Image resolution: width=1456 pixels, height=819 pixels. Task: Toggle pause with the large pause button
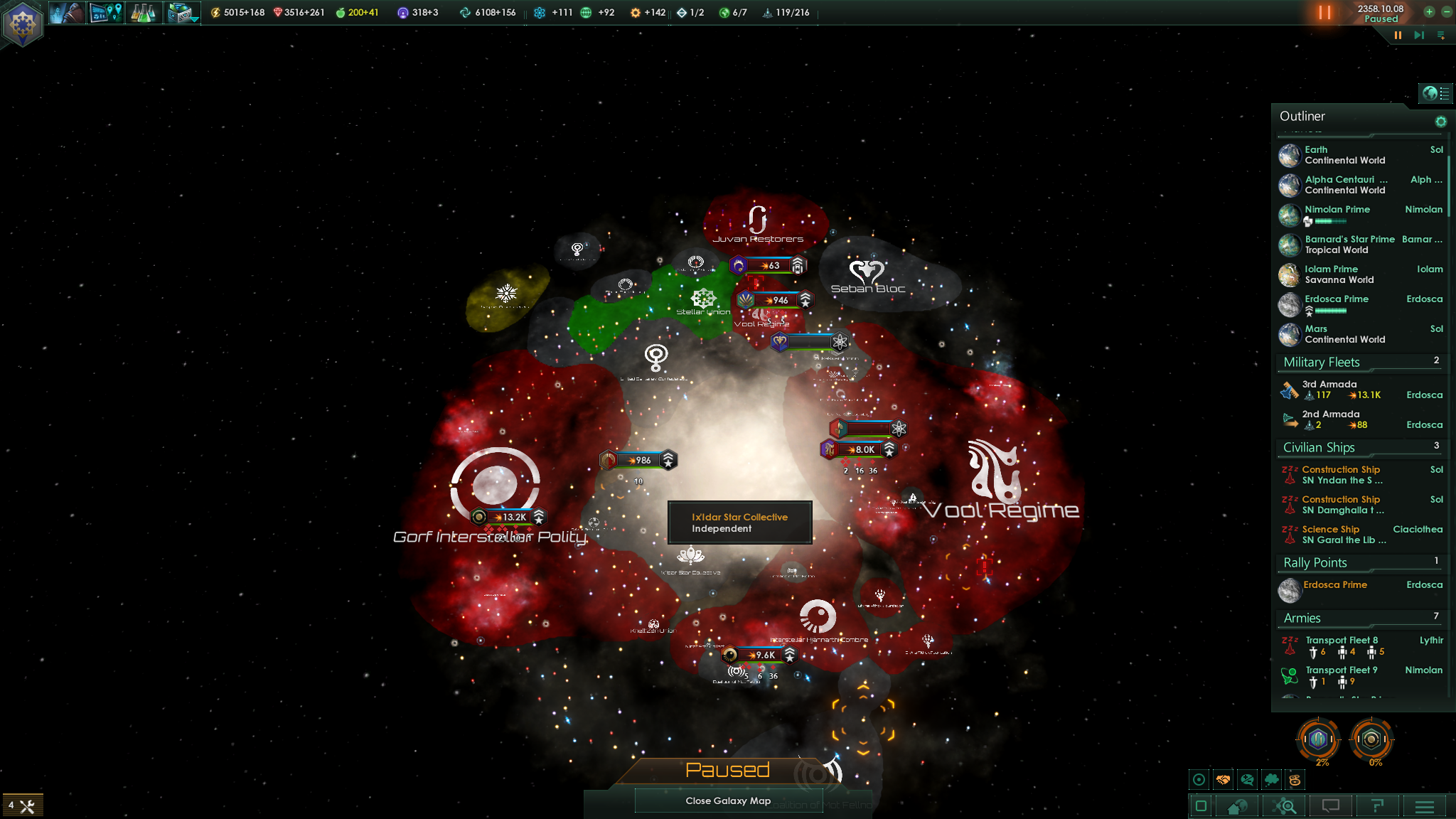pyautogui.click(x=1324, y=12)
